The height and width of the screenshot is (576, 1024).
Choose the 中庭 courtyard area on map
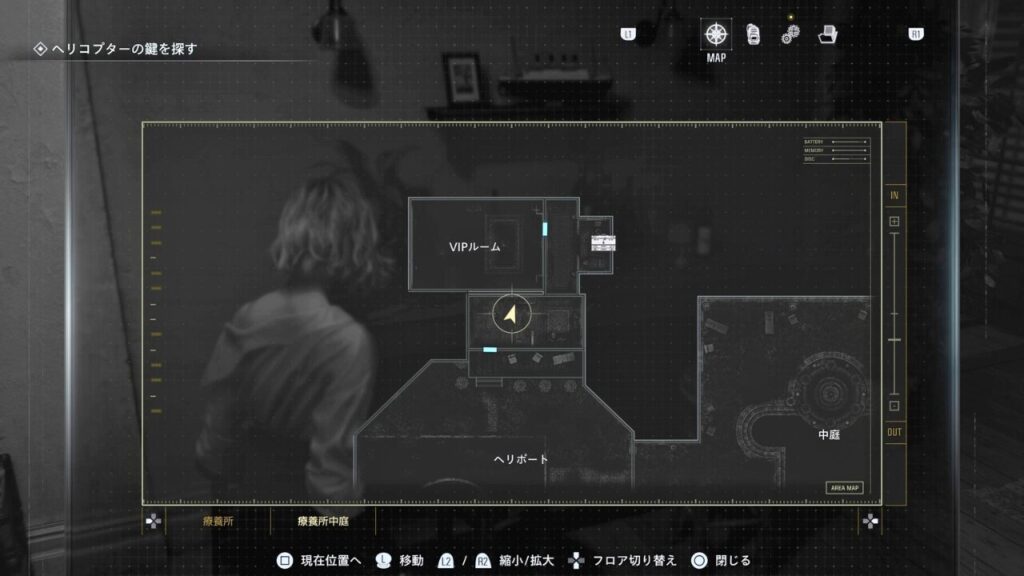pos(829,435)
